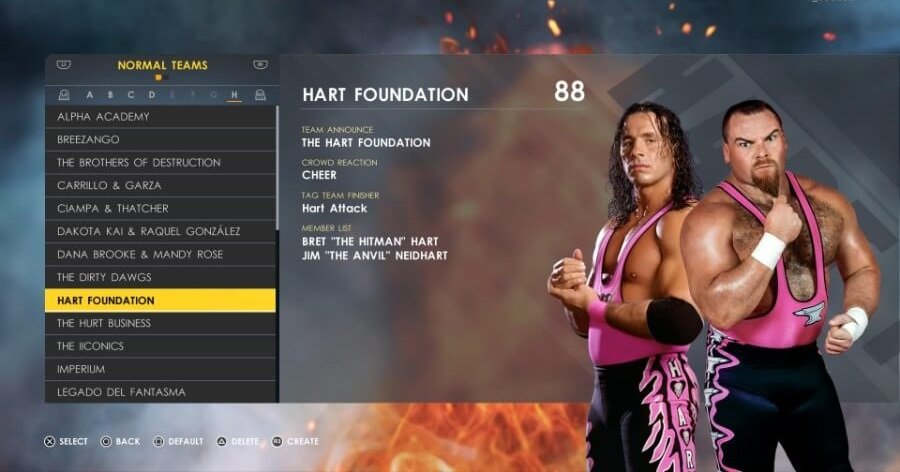The height and width of the screenshot is (472, 900).
Task: Select the Carrillo & Garza team
Action: [160, 186]
